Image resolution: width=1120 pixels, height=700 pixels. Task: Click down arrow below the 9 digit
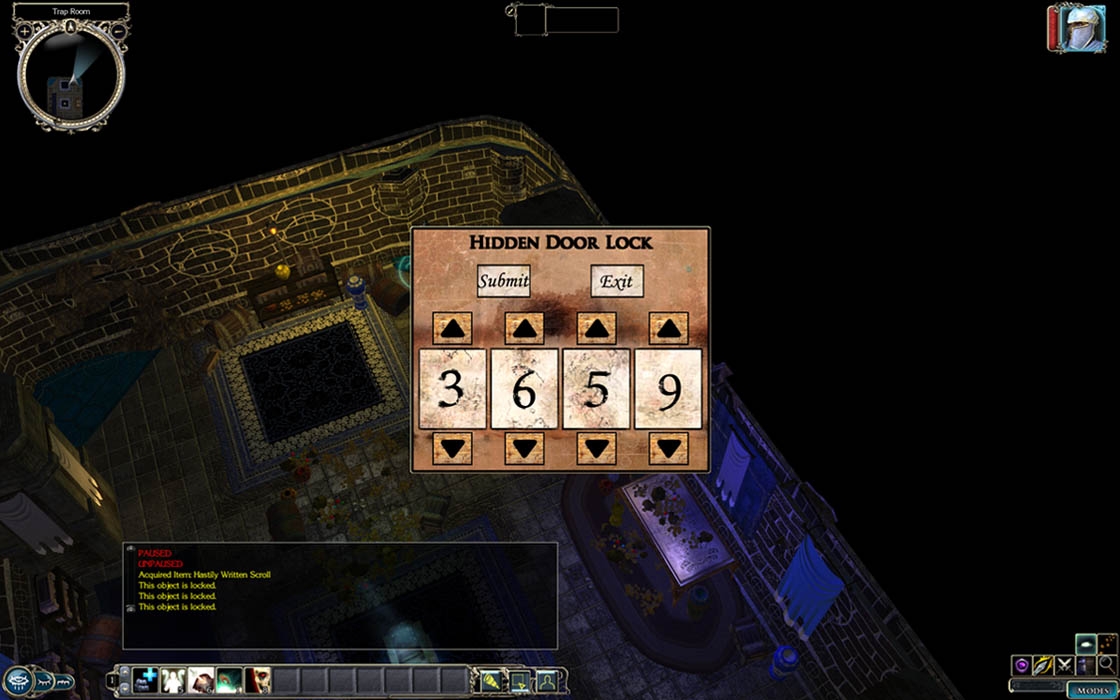pos(668,448)
